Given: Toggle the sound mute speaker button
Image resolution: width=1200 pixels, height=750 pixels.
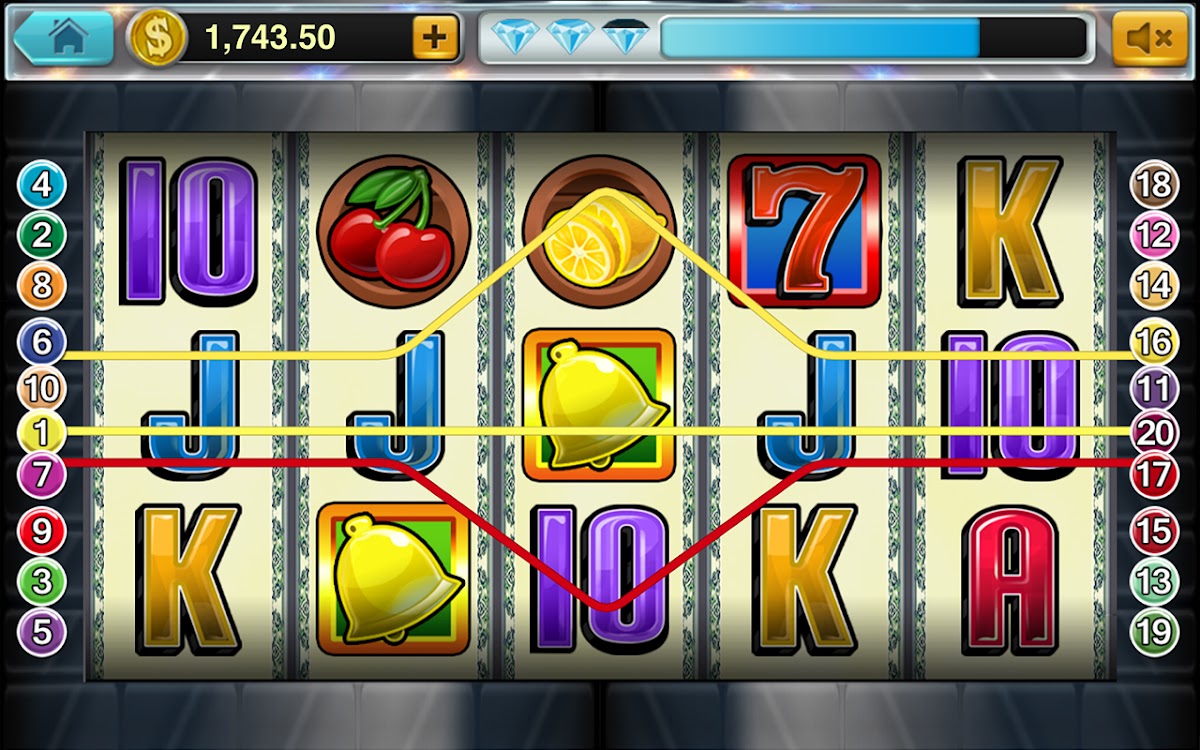Looking at the screenshot, I should (1149, 39).
